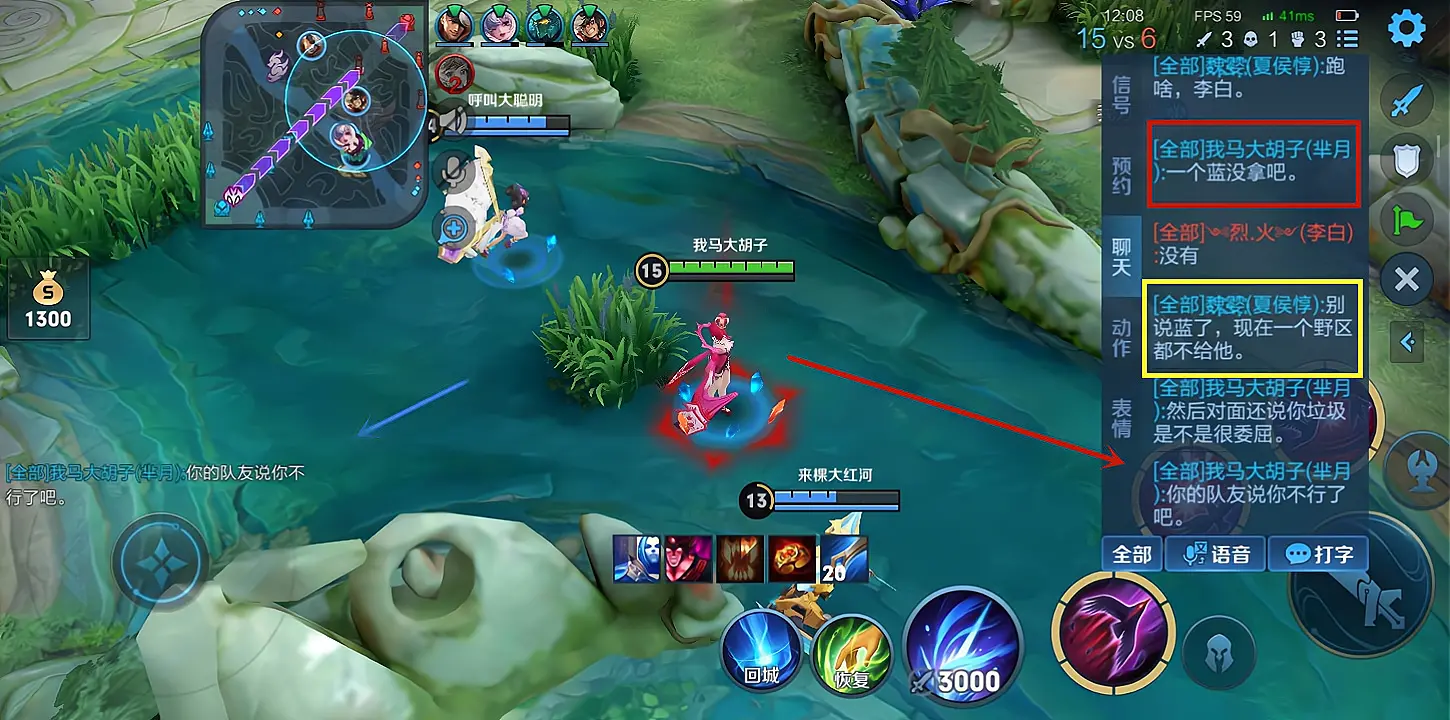
Task: Click the sword attack signal icon
Action: pos(1406,101)
